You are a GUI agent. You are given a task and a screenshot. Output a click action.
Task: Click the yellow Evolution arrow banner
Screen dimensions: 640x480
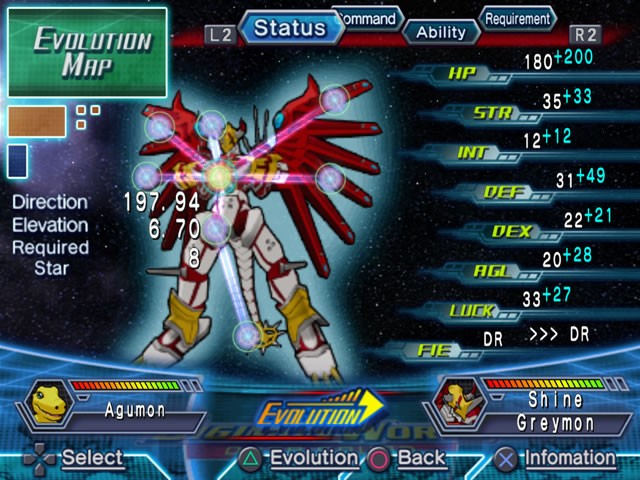pos(320,412)
